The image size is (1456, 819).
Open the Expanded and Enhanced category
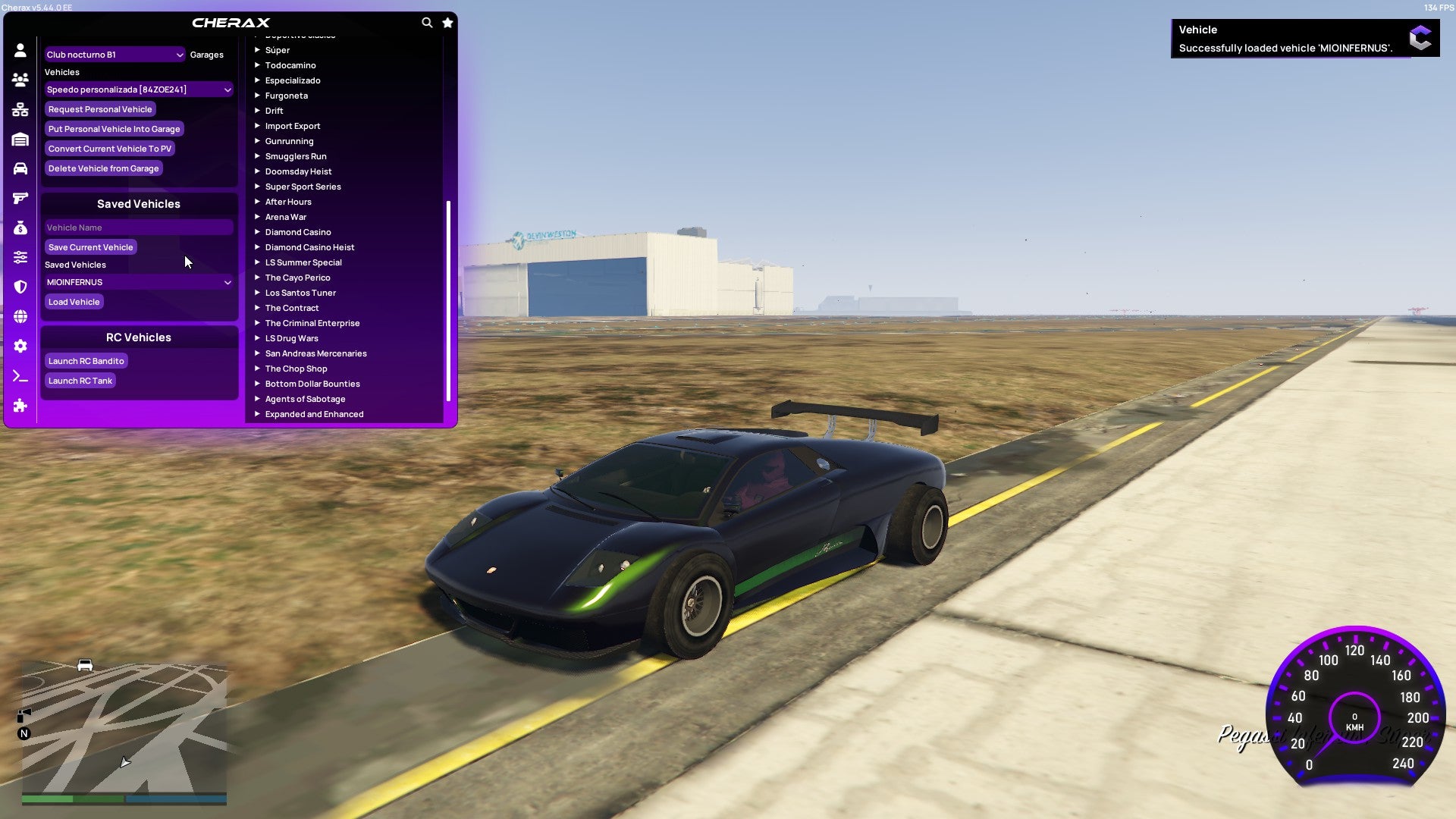tap(313, 413)
